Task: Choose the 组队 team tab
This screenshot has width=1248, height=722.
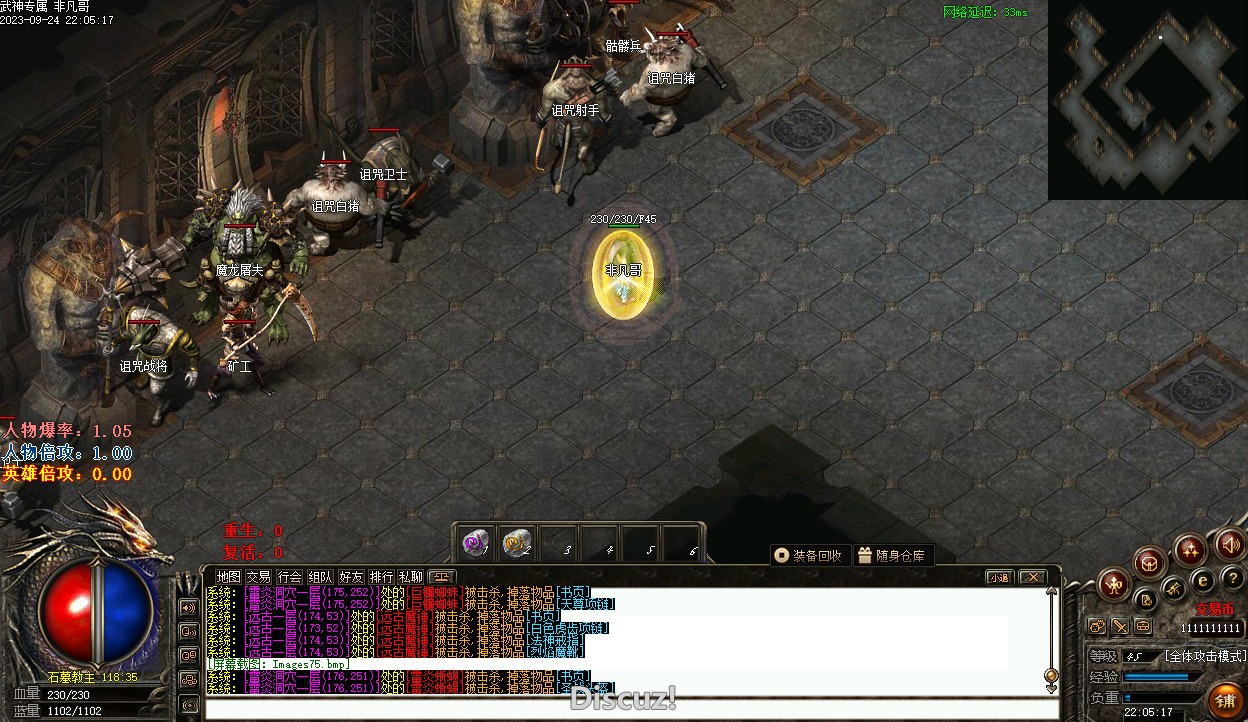Action: [320, 577]
